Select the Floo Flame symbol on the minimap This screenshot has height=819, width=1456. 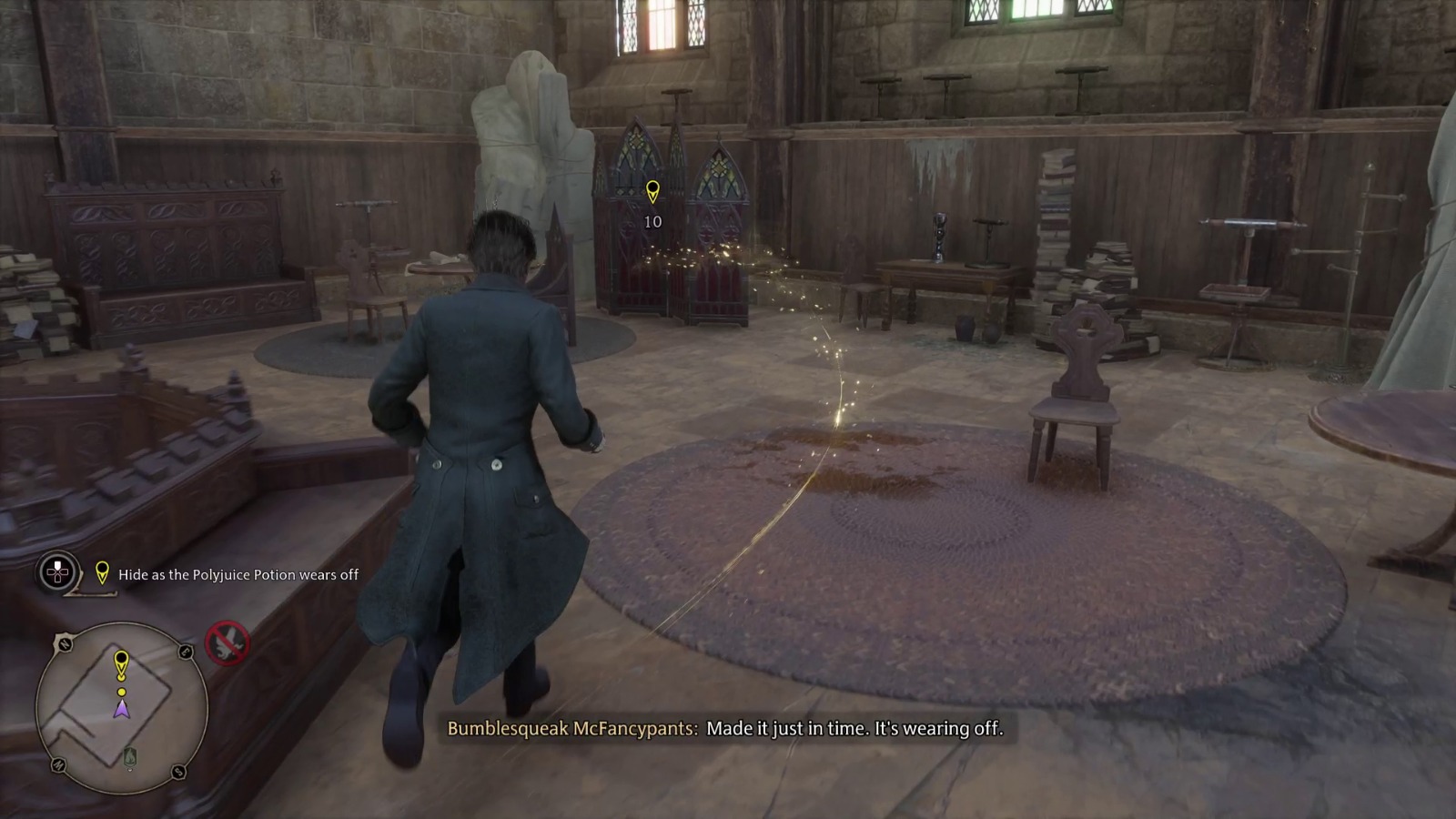[131, 754]
